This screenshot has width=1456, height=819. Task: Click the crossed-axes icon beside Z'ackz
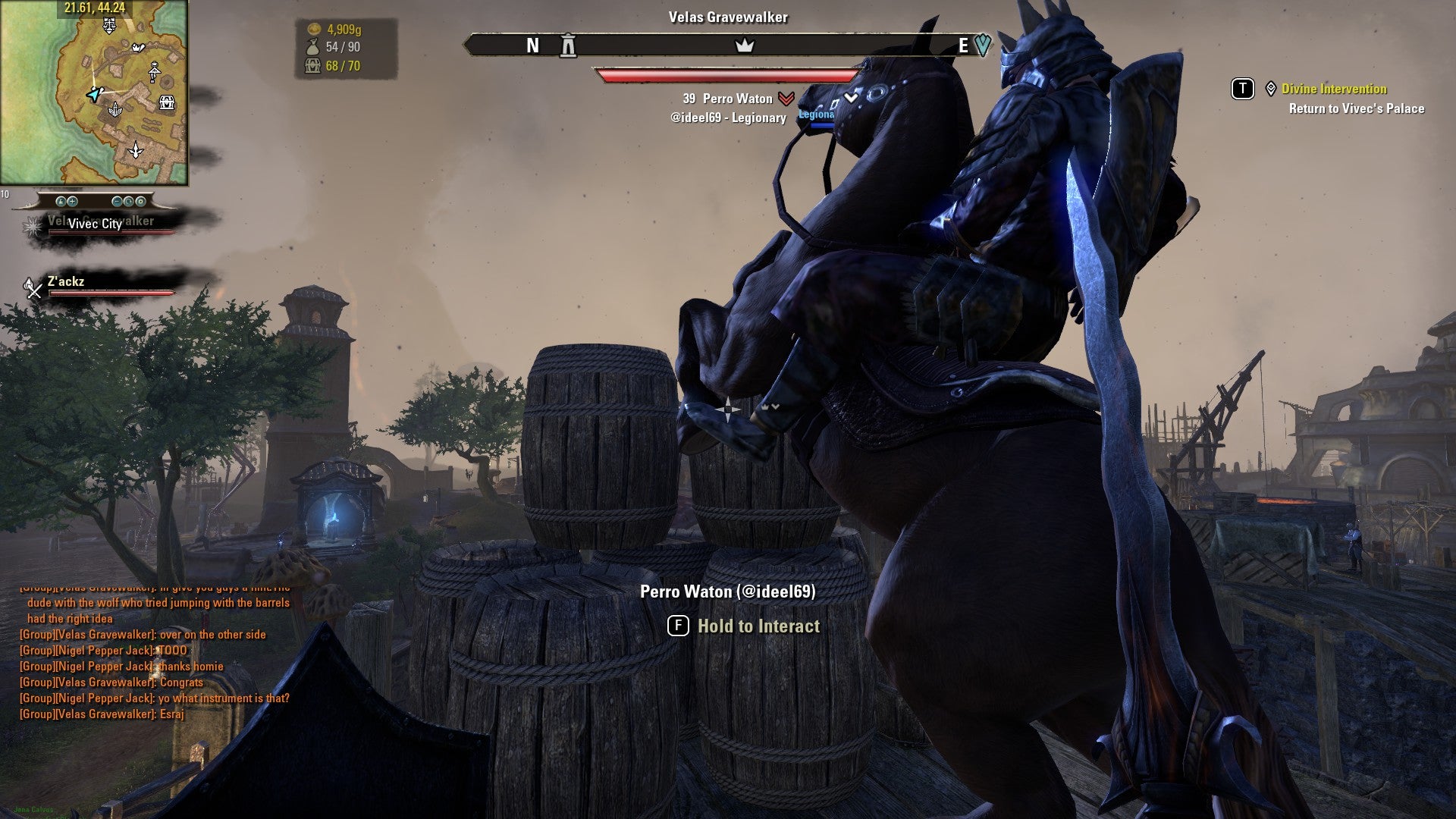[x=31, y=287]
